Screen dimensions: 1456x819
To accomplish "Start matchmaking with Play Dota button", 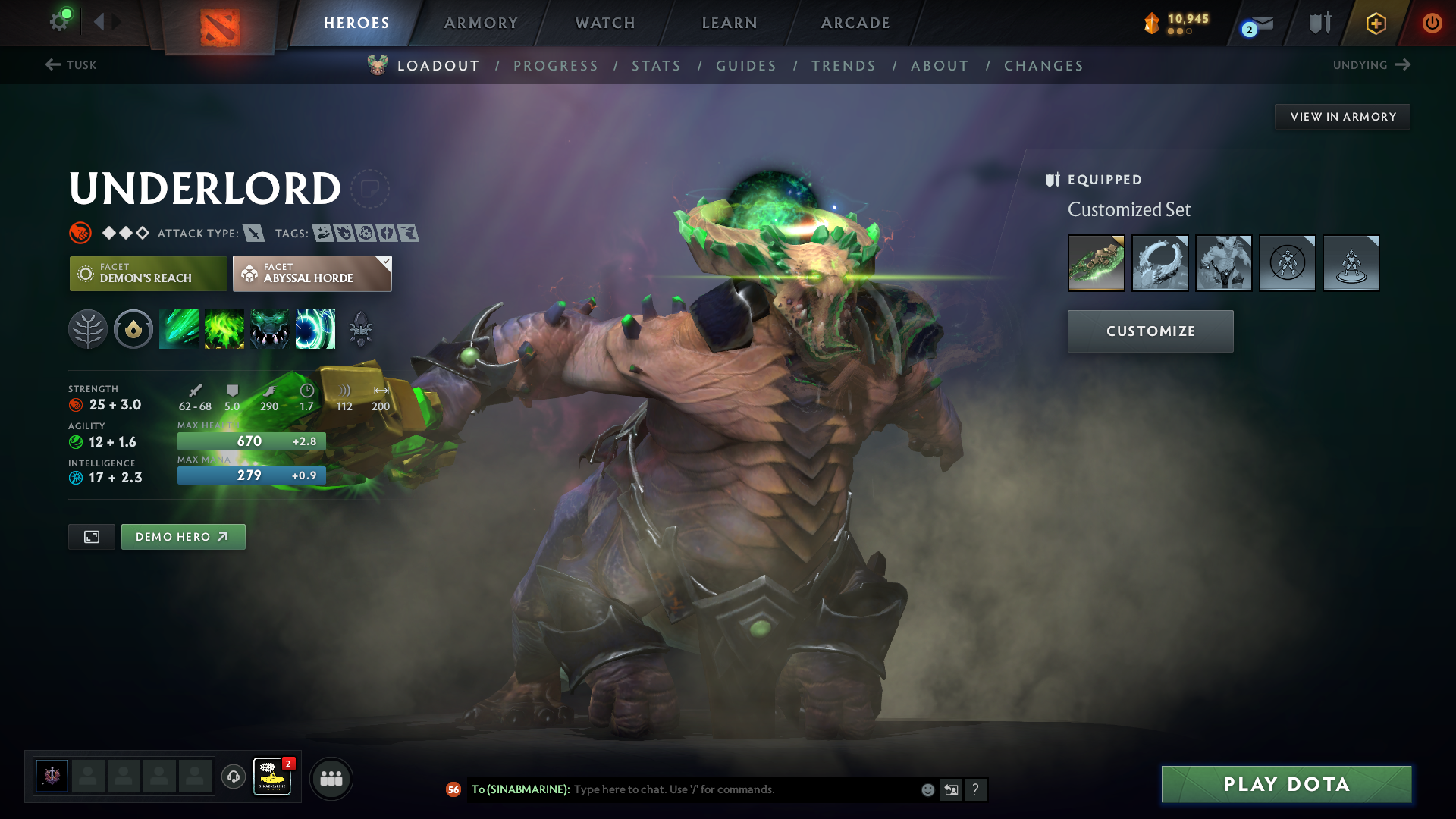I will click(x=1286, y=784).
